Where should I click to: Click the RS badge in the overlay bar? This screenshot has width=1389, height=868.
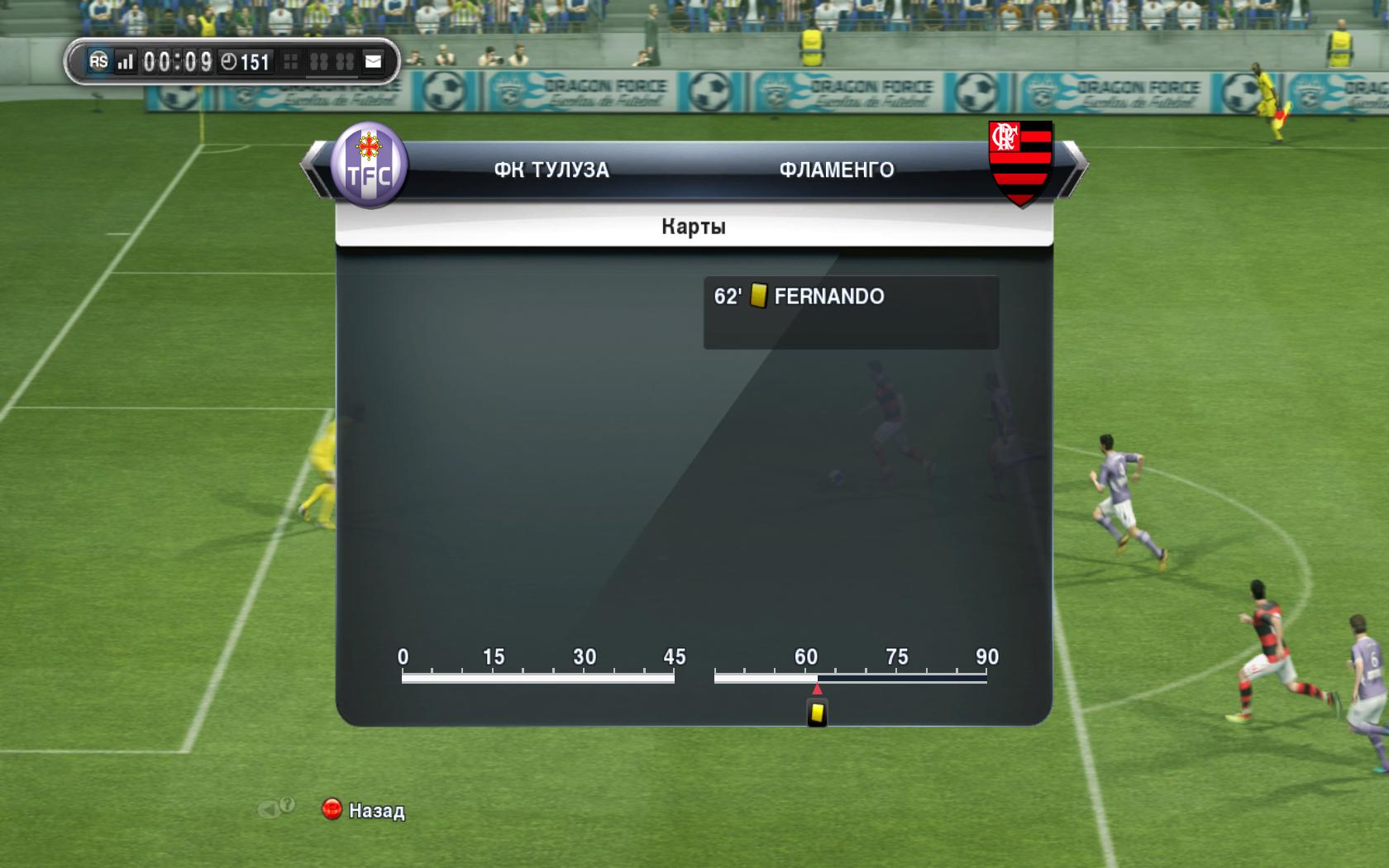(98, 61)
